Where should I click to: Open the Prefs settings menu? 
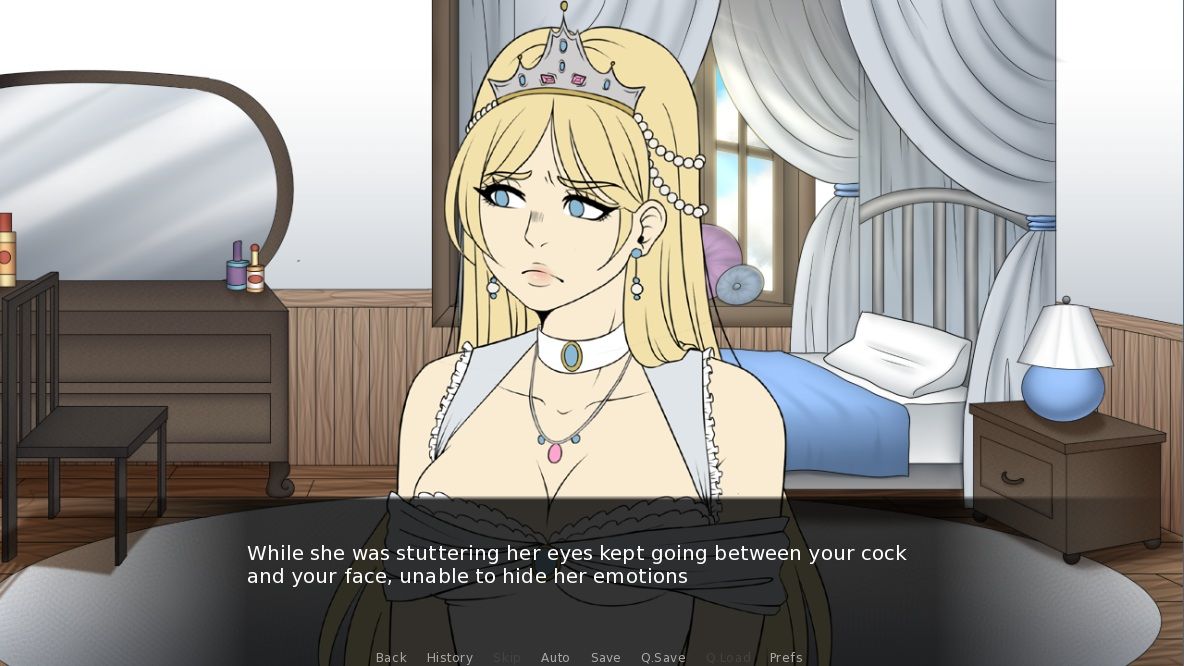click(786, 657)
